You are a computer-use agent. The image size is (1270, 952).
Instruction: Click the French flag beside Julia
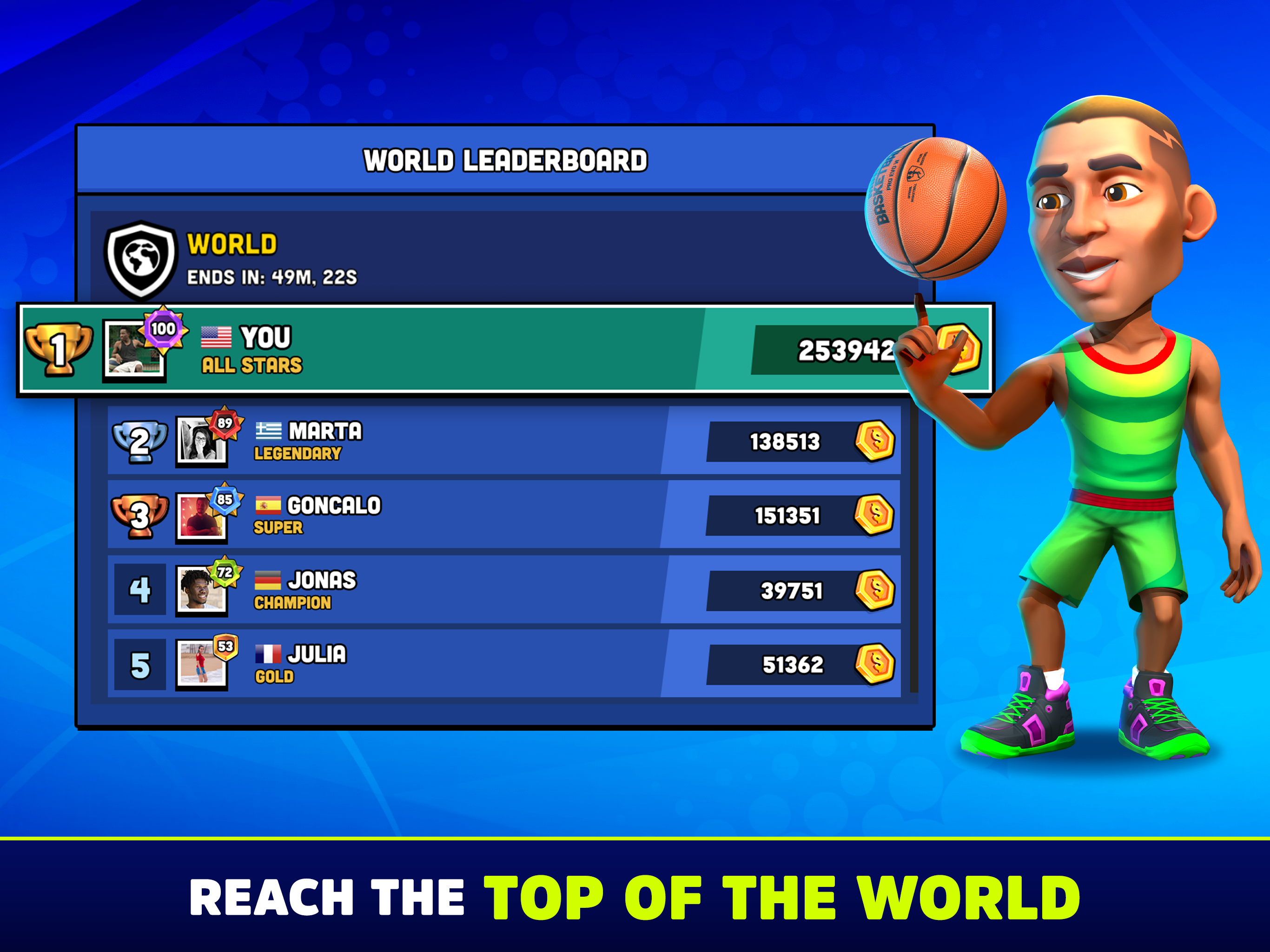(x=268, y=654)
